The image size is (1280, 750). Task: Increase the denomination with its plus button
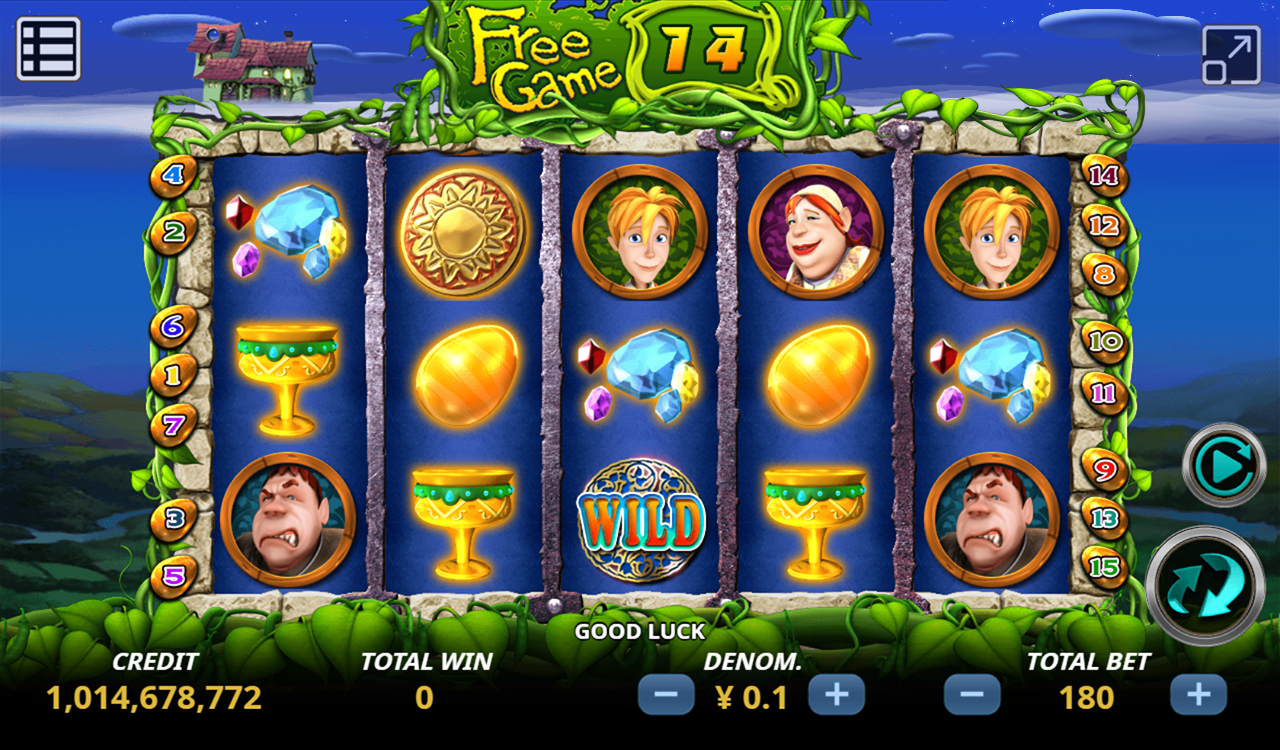[836, 694]
